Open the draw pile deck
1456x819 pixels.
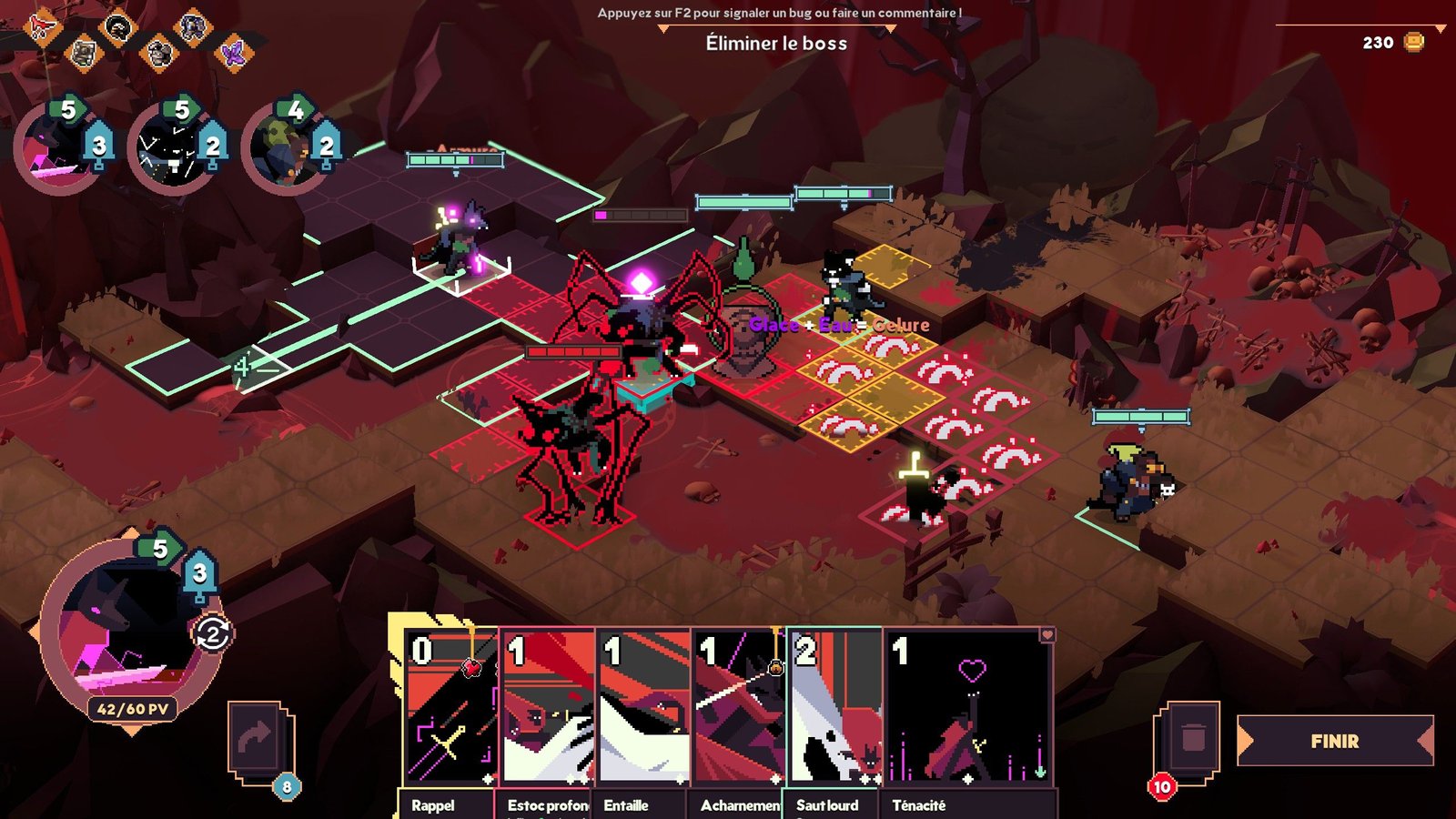click(258, 740)
